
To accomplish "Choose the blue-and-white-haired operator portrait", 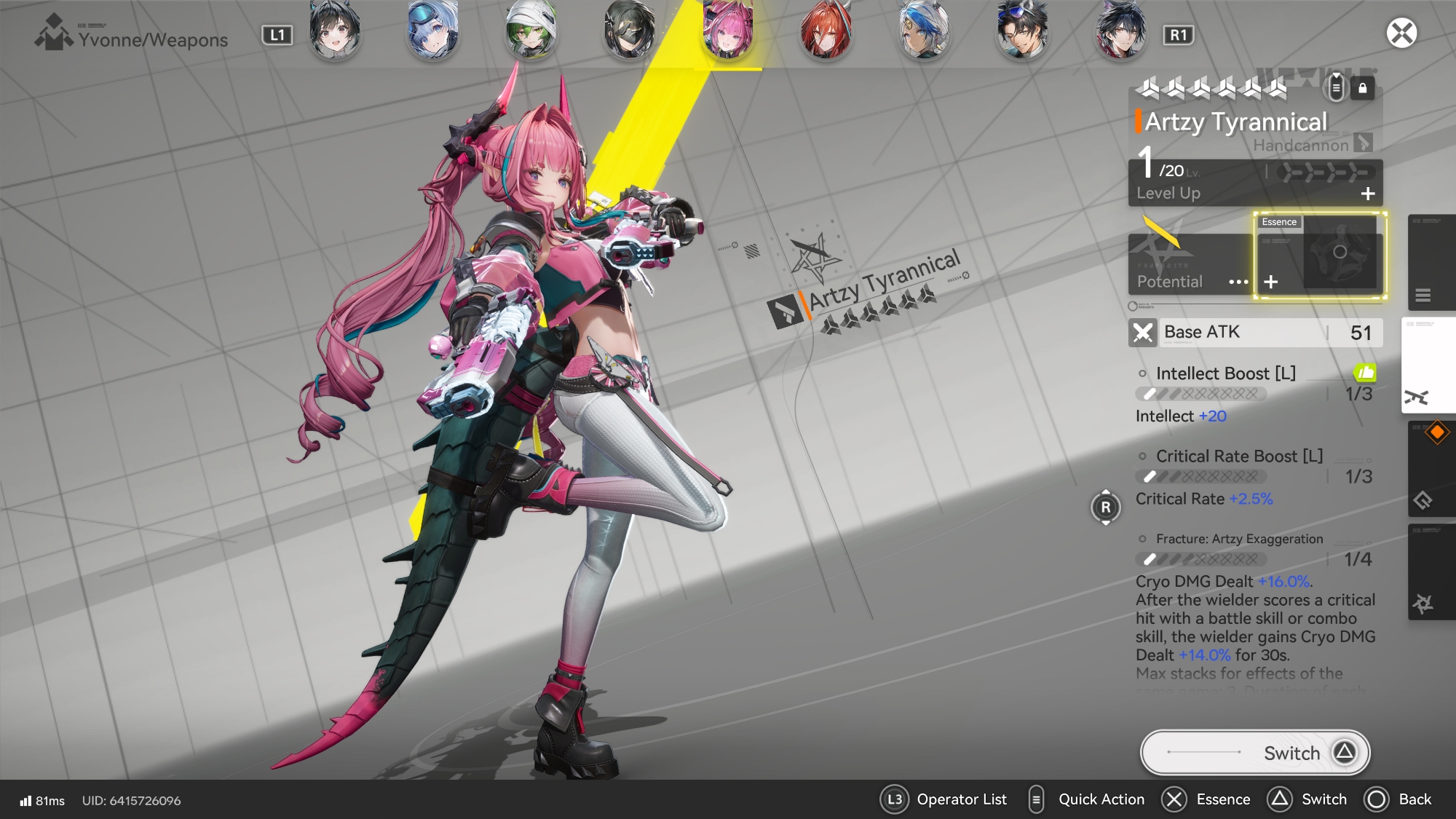I will [x=924, y=31].
